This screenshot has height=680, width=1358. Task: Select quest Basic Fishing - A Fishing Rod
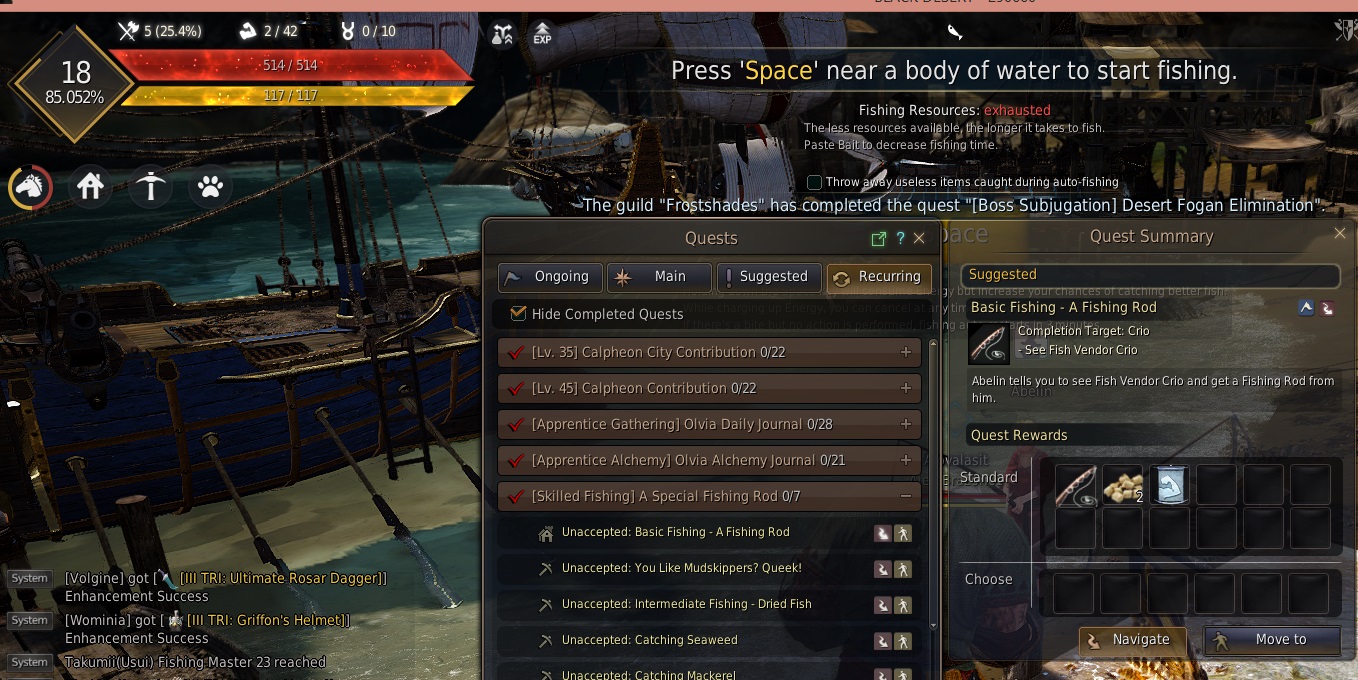(675, 532)
